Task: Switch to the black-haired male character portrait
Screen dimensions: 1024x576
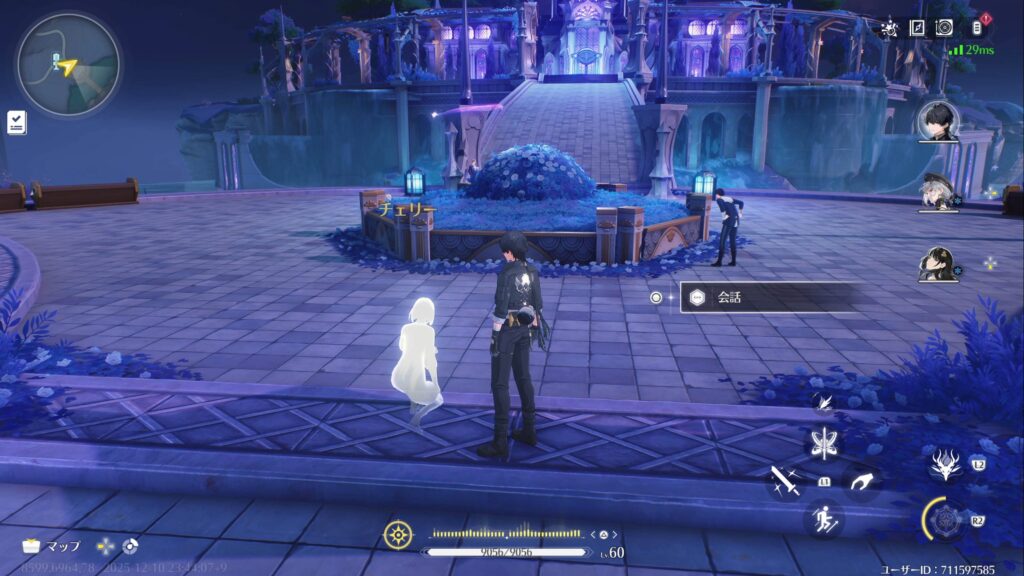Action: tap(938, 122)
